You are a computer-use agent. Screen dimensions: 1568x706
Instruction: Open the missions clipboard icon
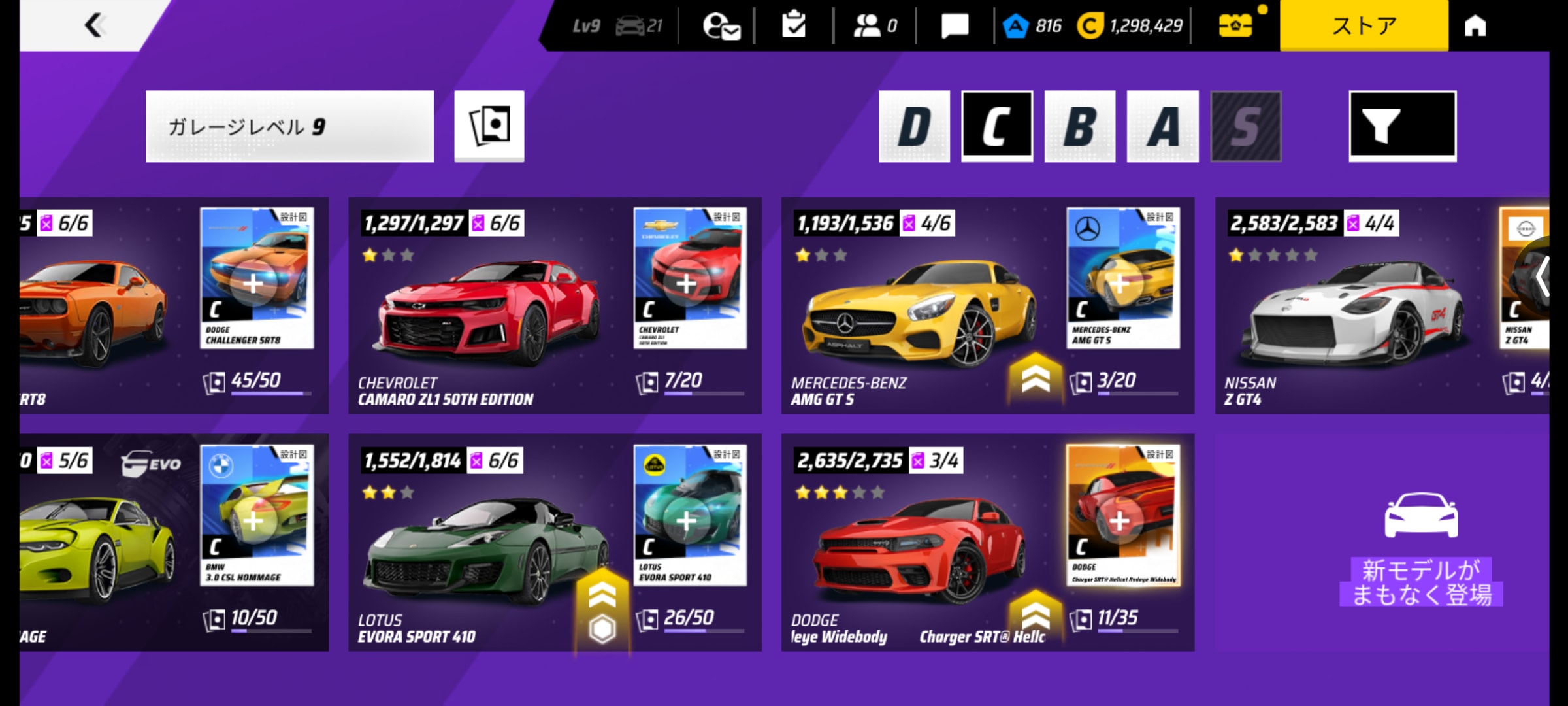(793, 25)
